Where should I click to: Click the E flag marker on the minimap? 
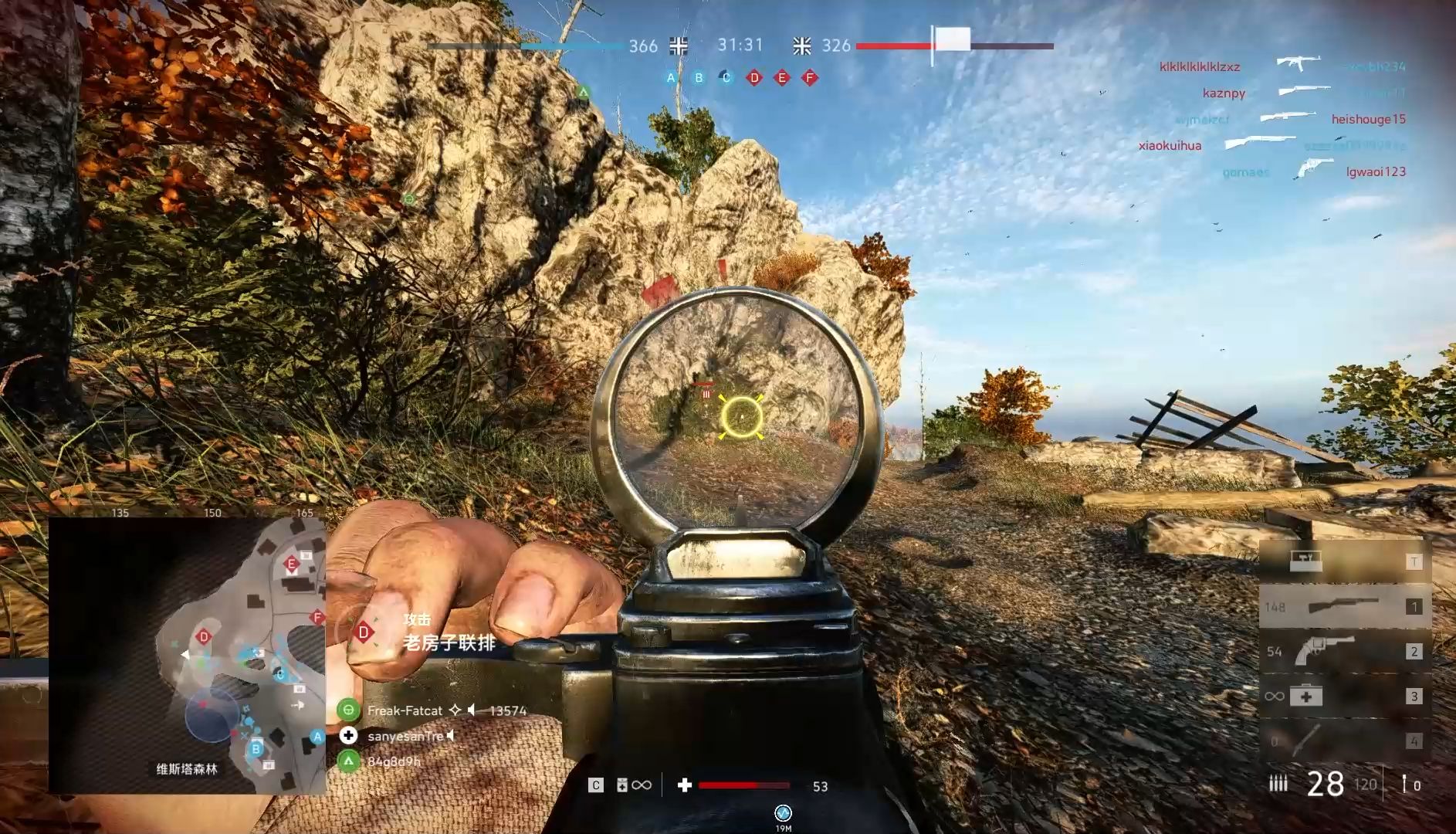(291, 564)
